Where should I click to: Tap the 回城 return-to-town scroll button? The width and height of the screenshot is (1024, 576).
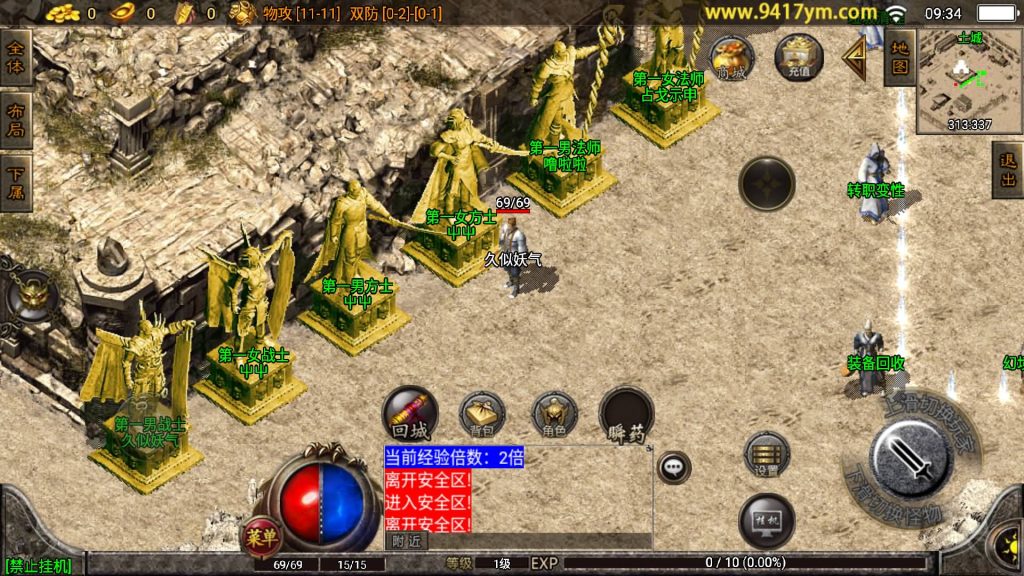410,413
